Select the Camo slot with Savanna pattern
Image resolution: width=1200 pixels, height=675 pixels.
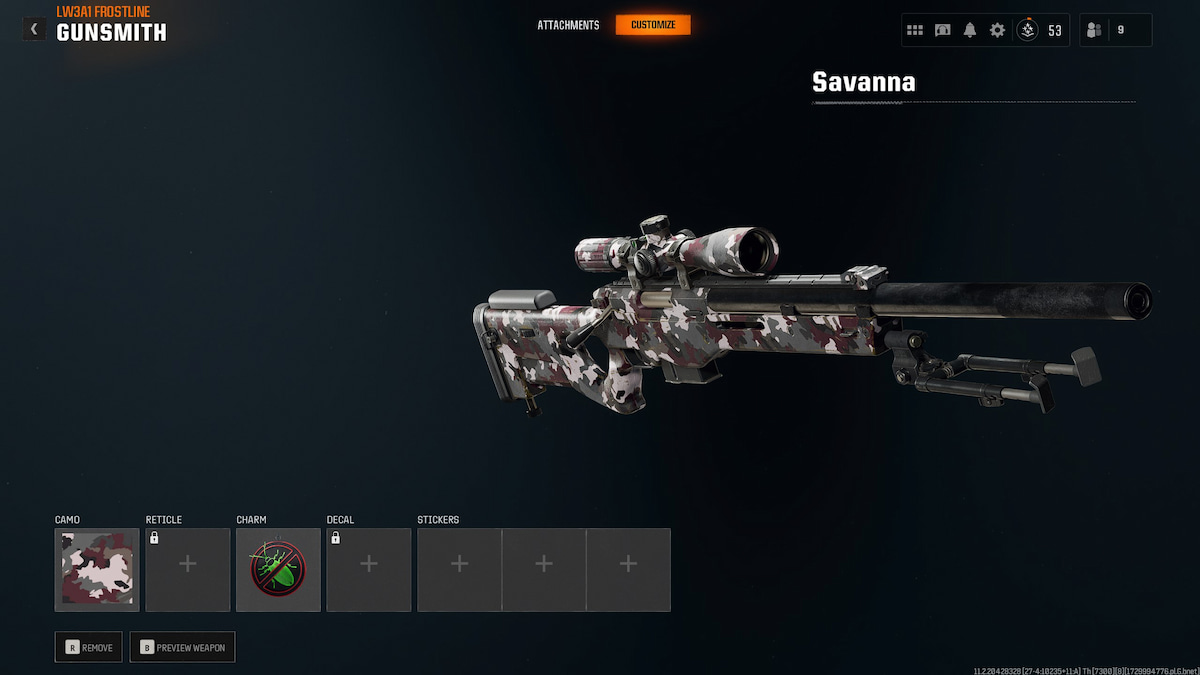click(x=97, y=570)
